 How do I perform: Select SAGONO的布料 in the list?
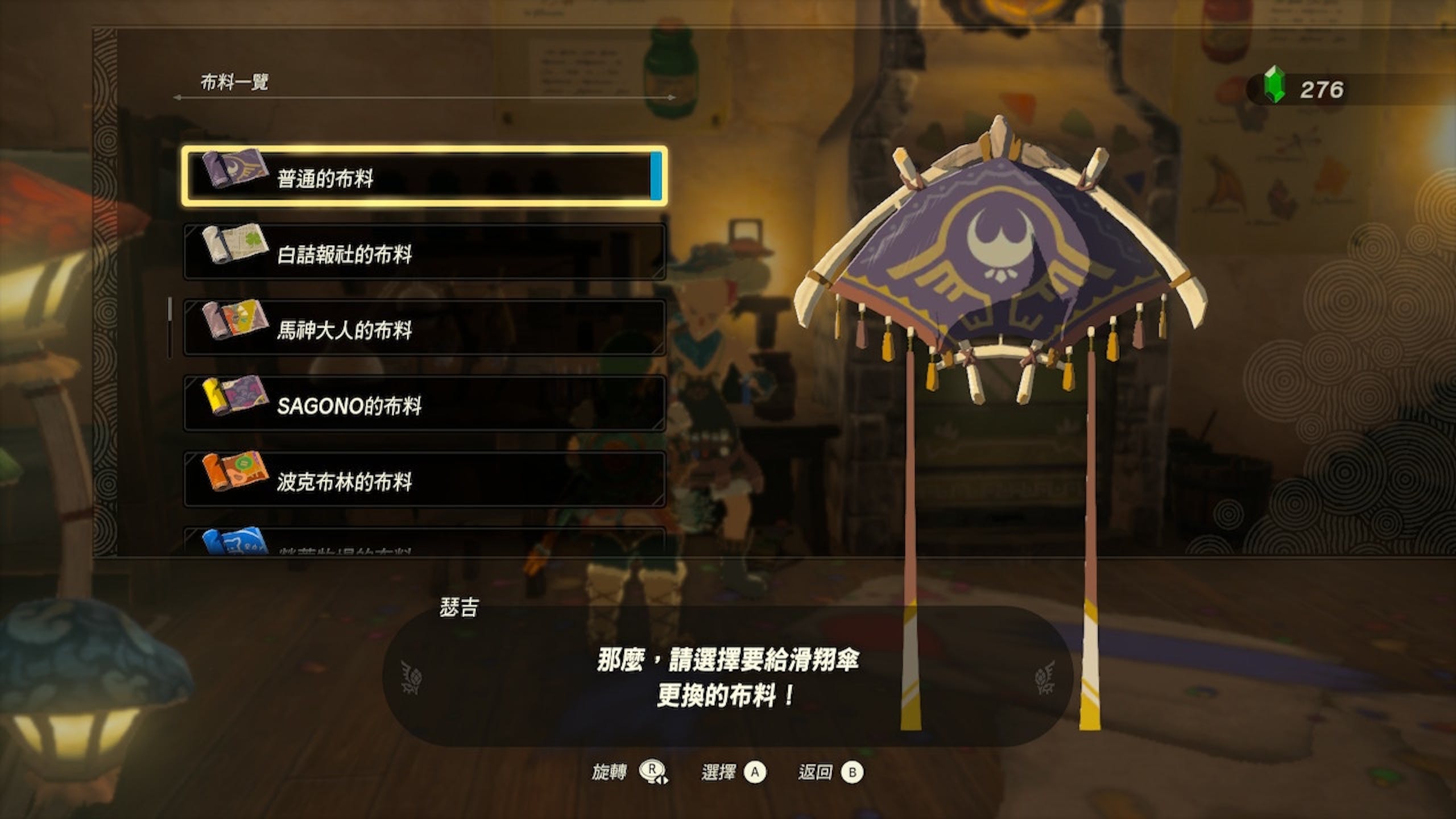pyautogui.click(x=424, y=404)
